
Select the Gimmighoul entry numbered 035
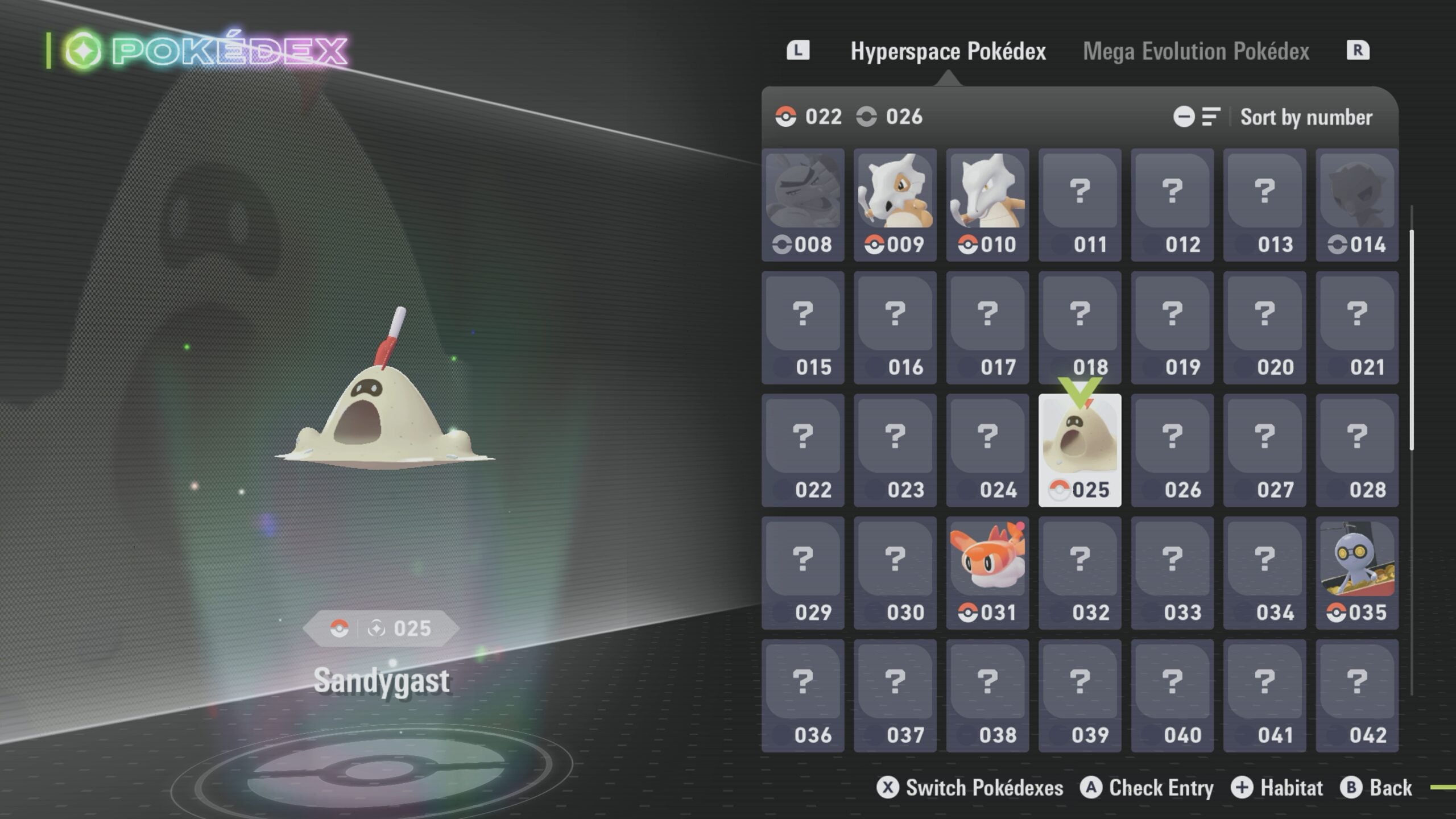click(1356, 573)
